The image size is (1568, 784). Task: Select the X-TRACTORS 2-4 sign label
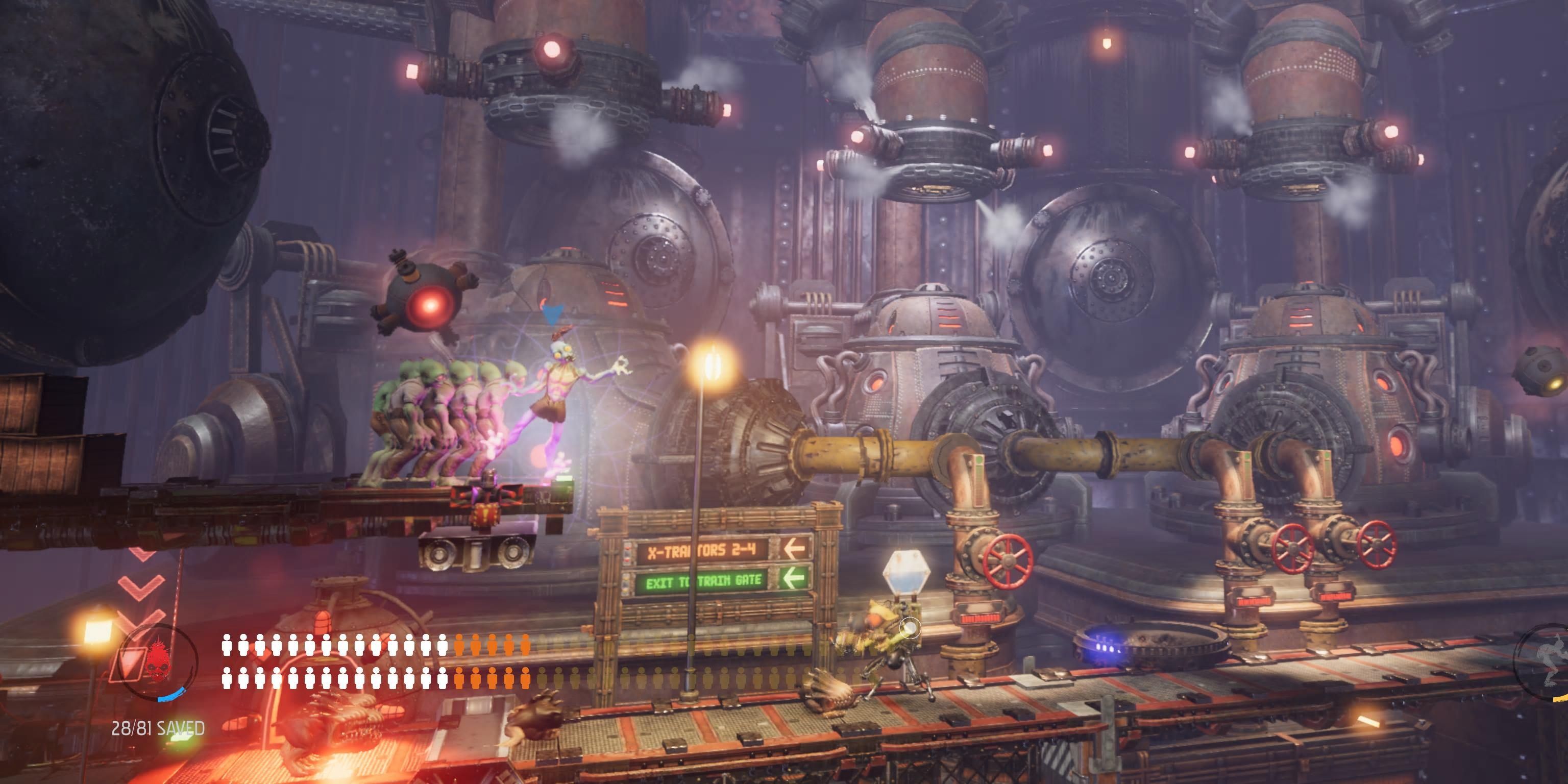[702, 551]
